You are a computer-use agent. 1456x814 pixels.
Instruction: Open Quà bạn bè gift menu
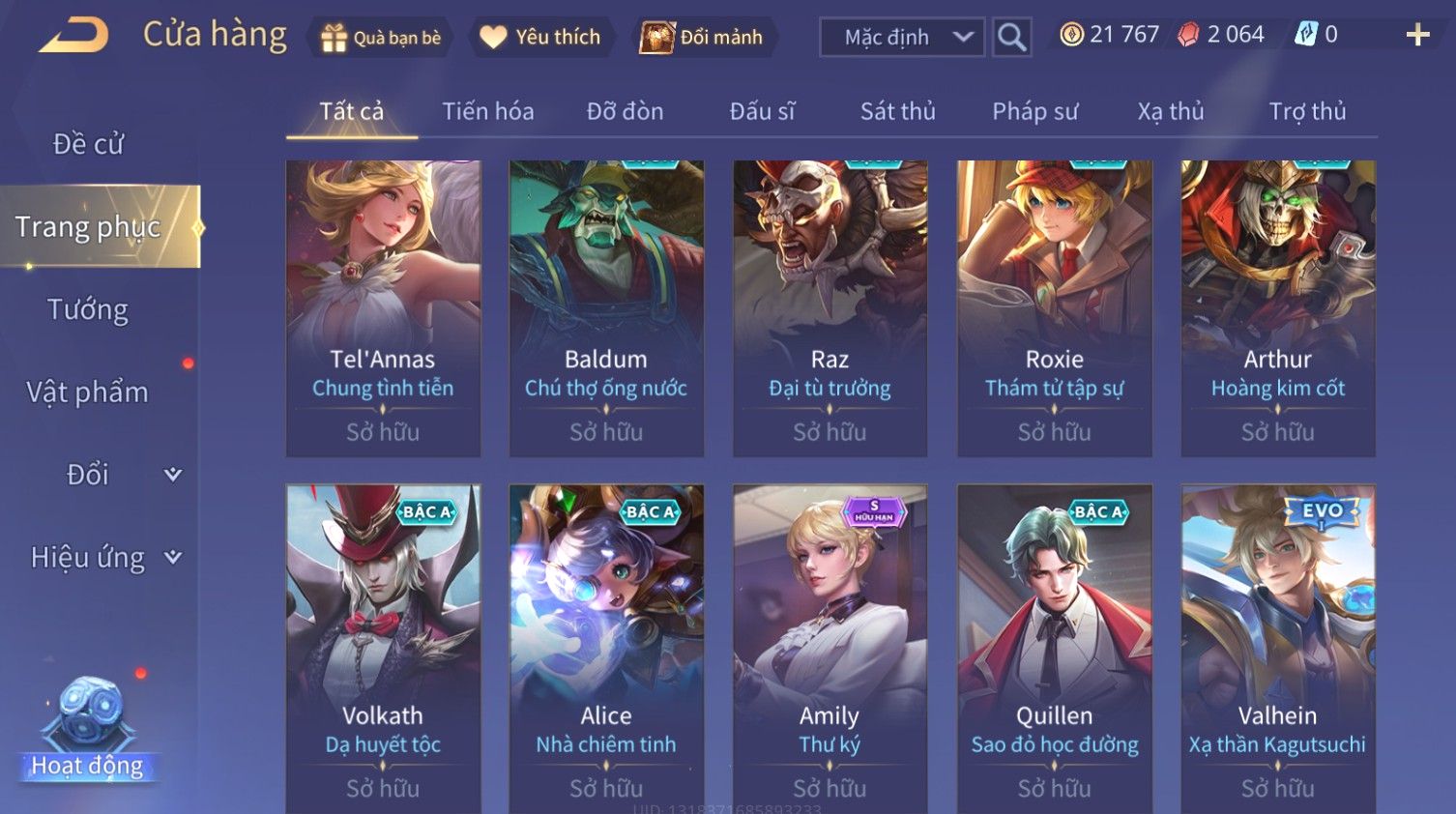[381, 38]
